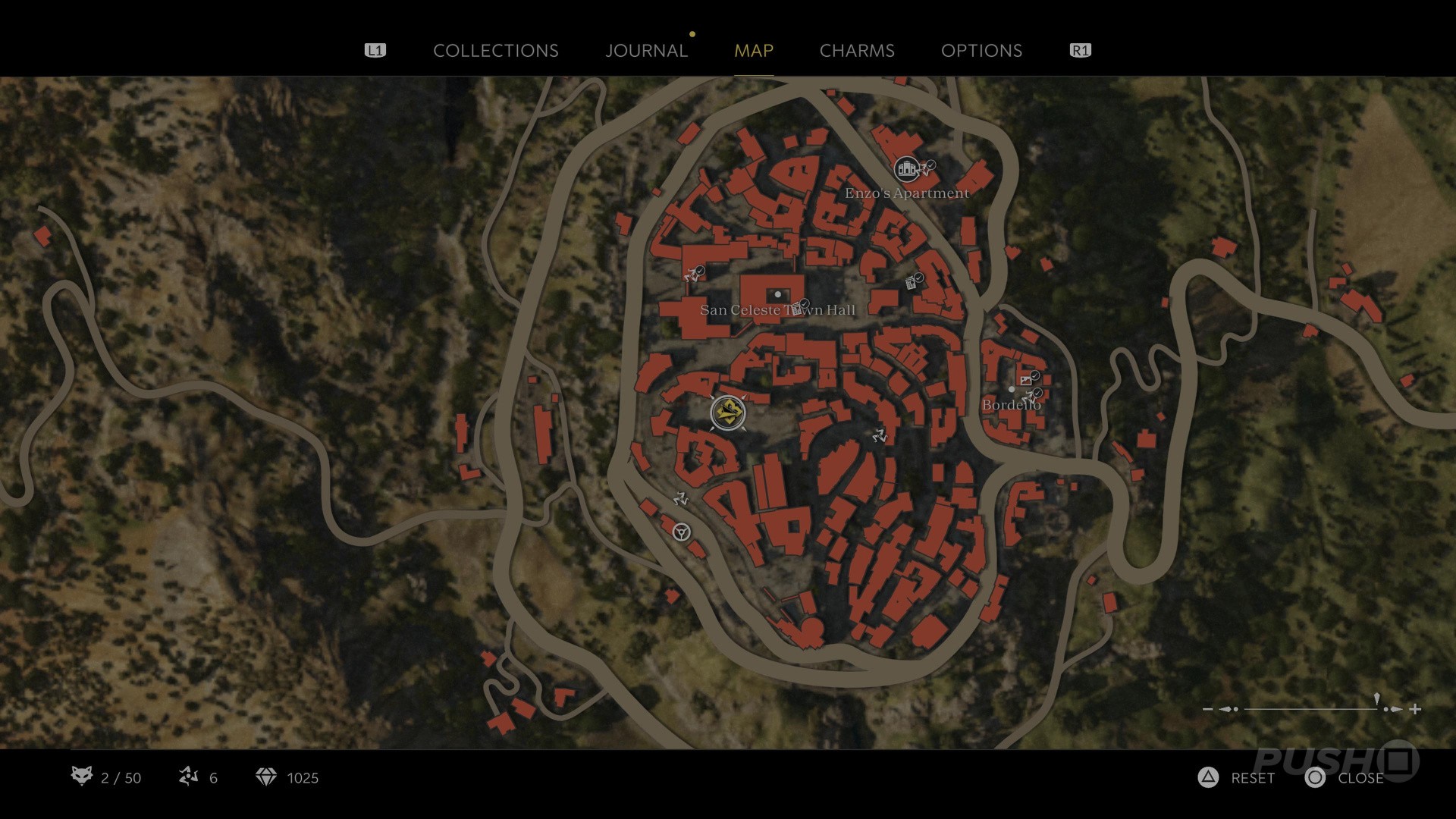1456x819 pixels.
Task: Go to the Charms tab
Action: 857,51
